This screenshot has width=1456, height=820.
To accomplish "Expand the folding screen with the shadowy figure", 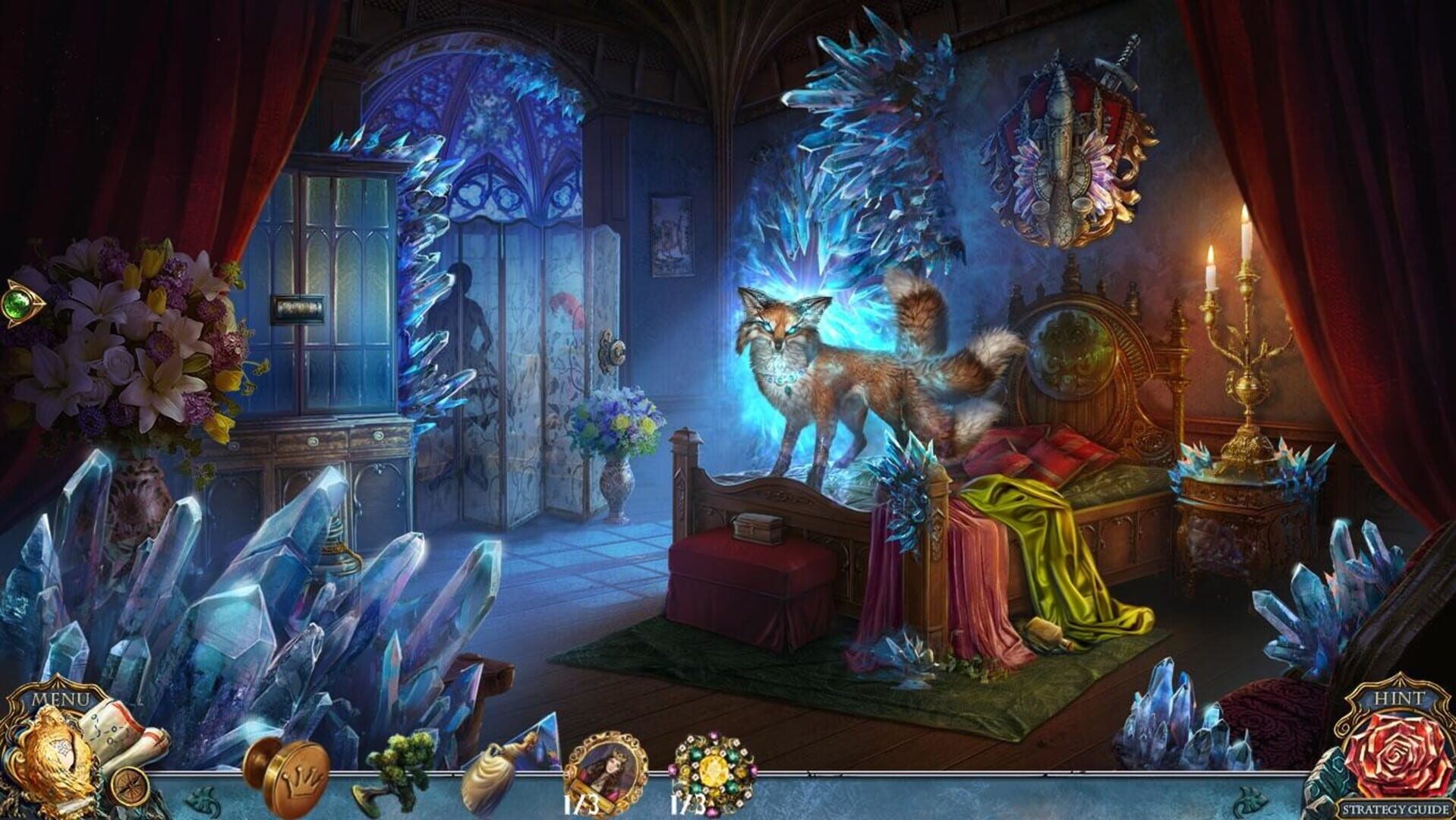I will 524,364.
